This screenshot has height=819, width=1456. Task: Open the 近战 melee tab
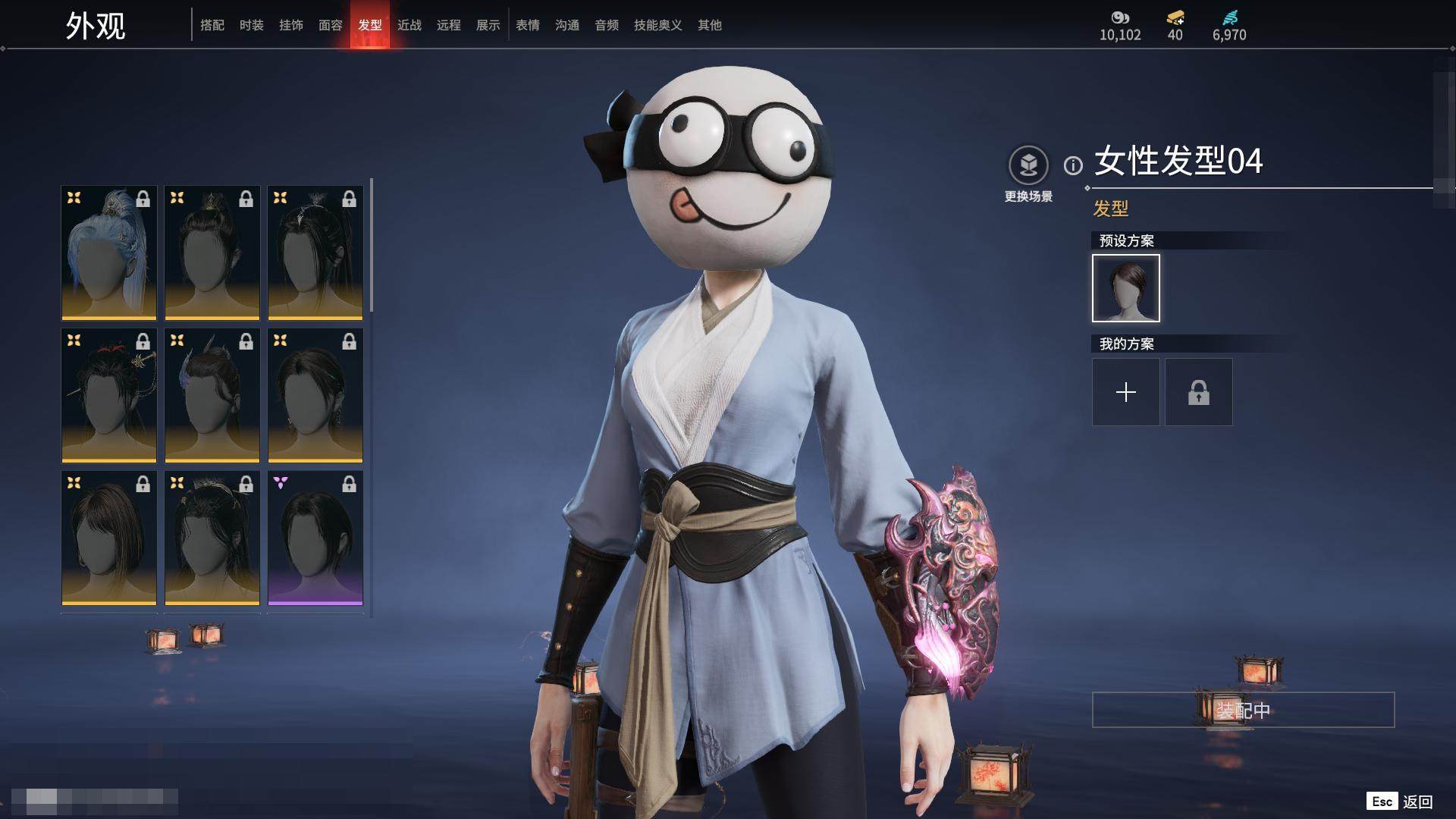(x=409, y=25)
